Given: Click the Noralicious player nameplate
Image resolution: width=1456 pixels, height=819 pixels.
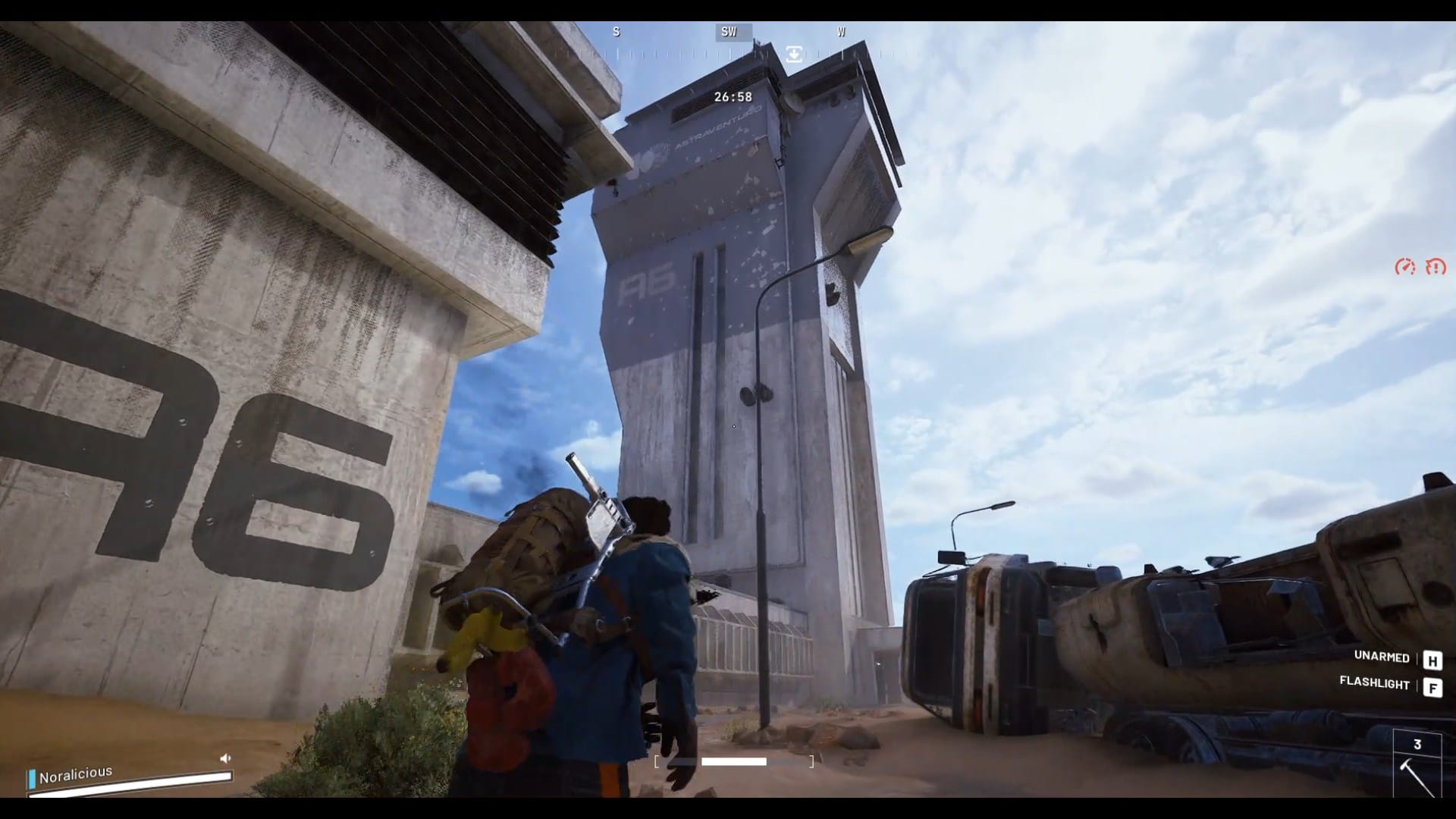Looking at the screenshot, I should pyautogui.click(x=76, y=773).
